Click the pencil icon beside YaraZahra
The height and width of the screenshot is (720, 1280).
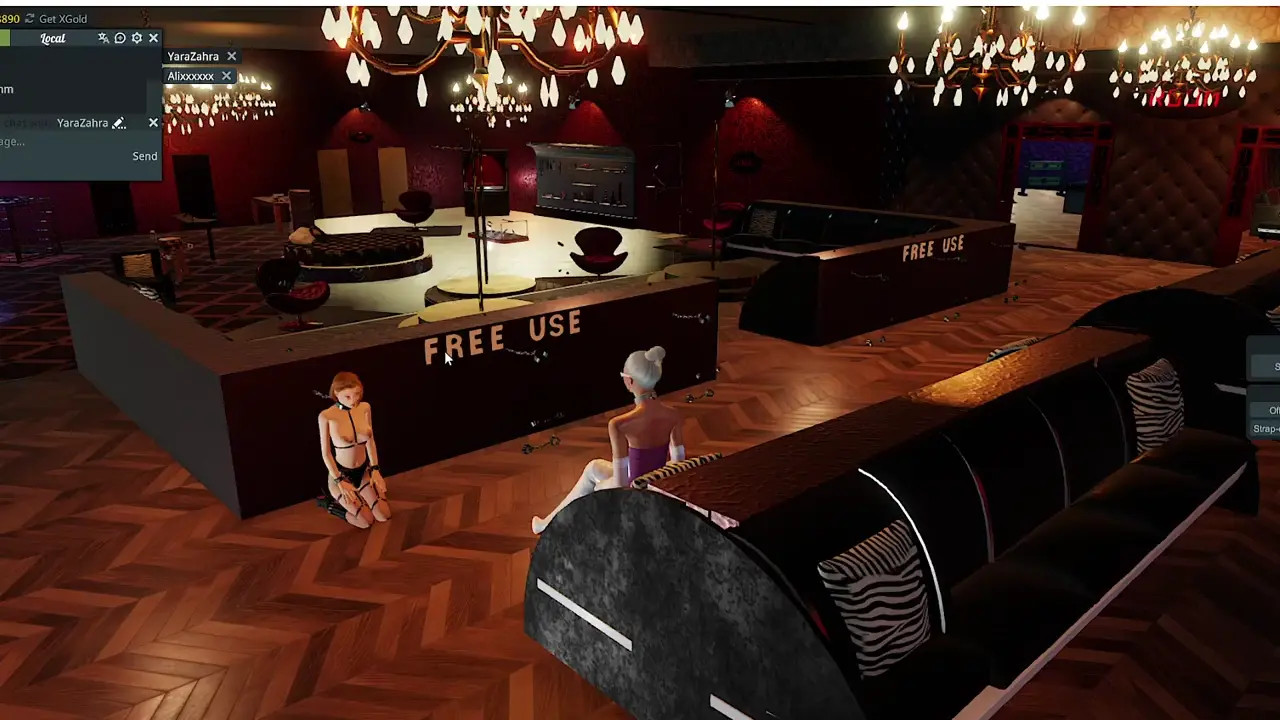click(x=119, y=123)
